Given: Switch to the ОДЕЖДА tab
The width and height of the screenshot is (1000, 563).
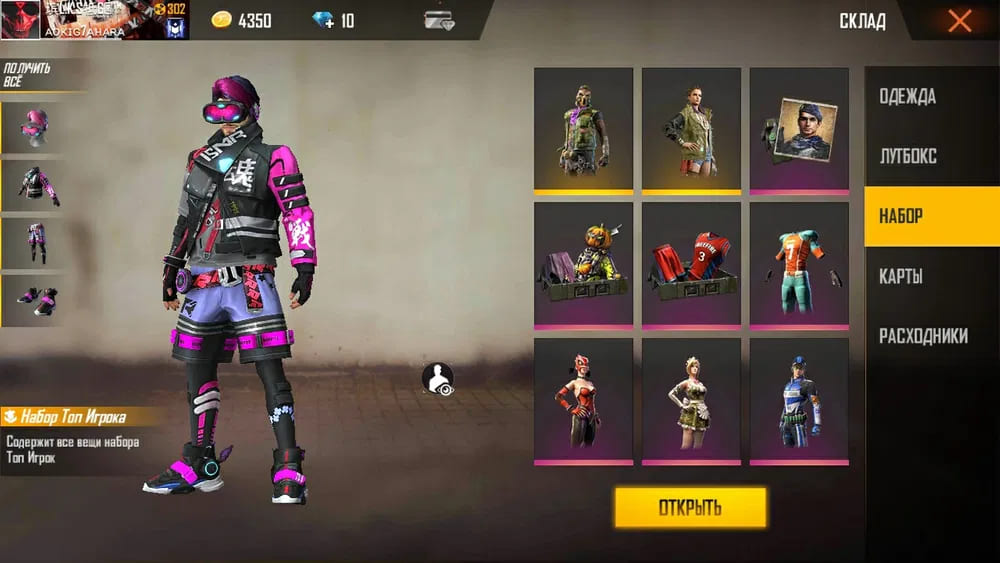Looking at the screenshot, I should point(907,97).
